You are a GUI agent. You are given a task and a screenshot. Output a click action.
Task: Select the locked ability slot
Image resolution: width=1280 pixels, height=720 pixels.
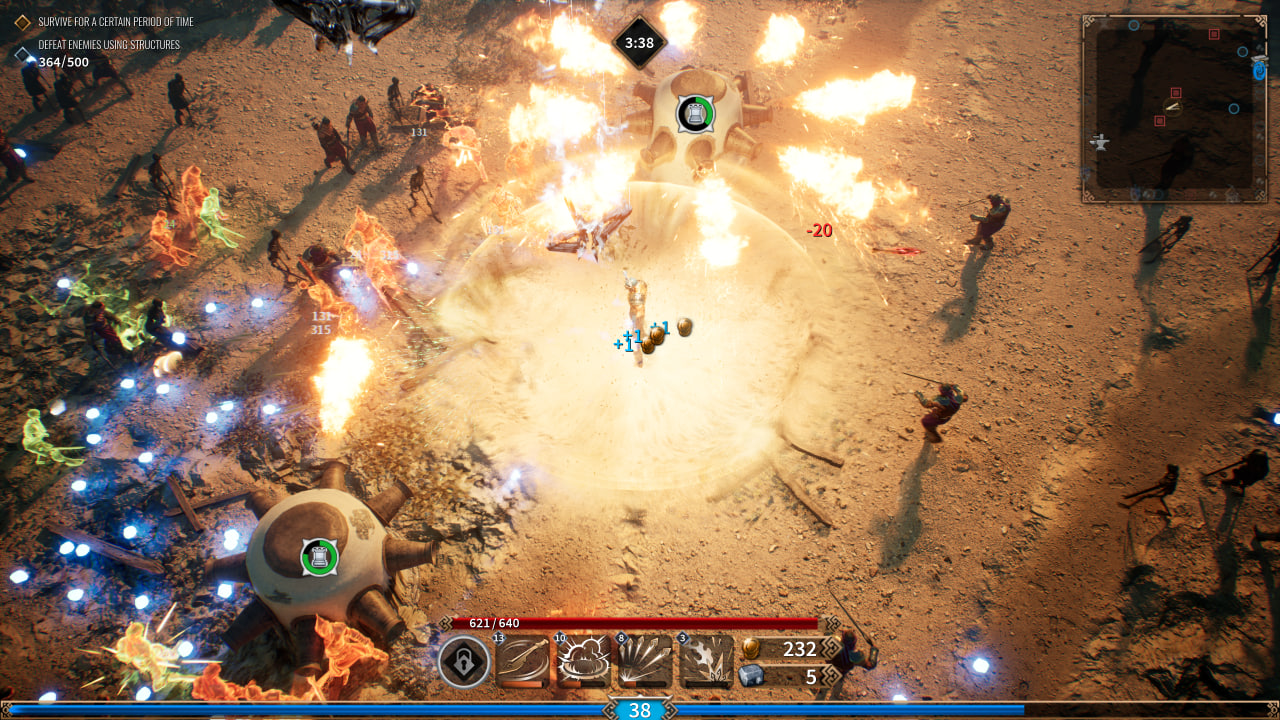coord(464,662)
